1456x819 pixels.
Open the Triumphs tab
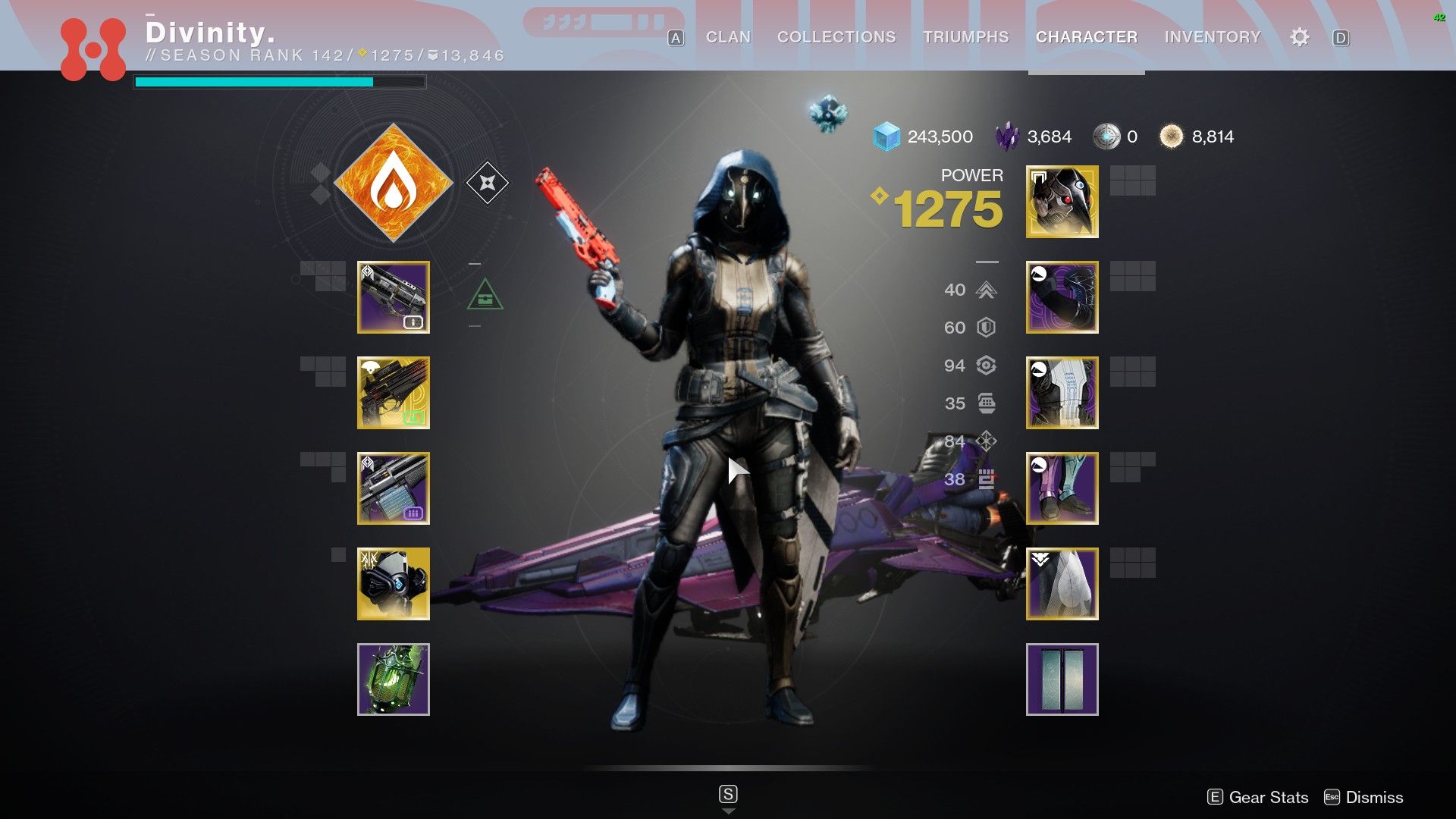pyautogui.click(x=966, y=37)
